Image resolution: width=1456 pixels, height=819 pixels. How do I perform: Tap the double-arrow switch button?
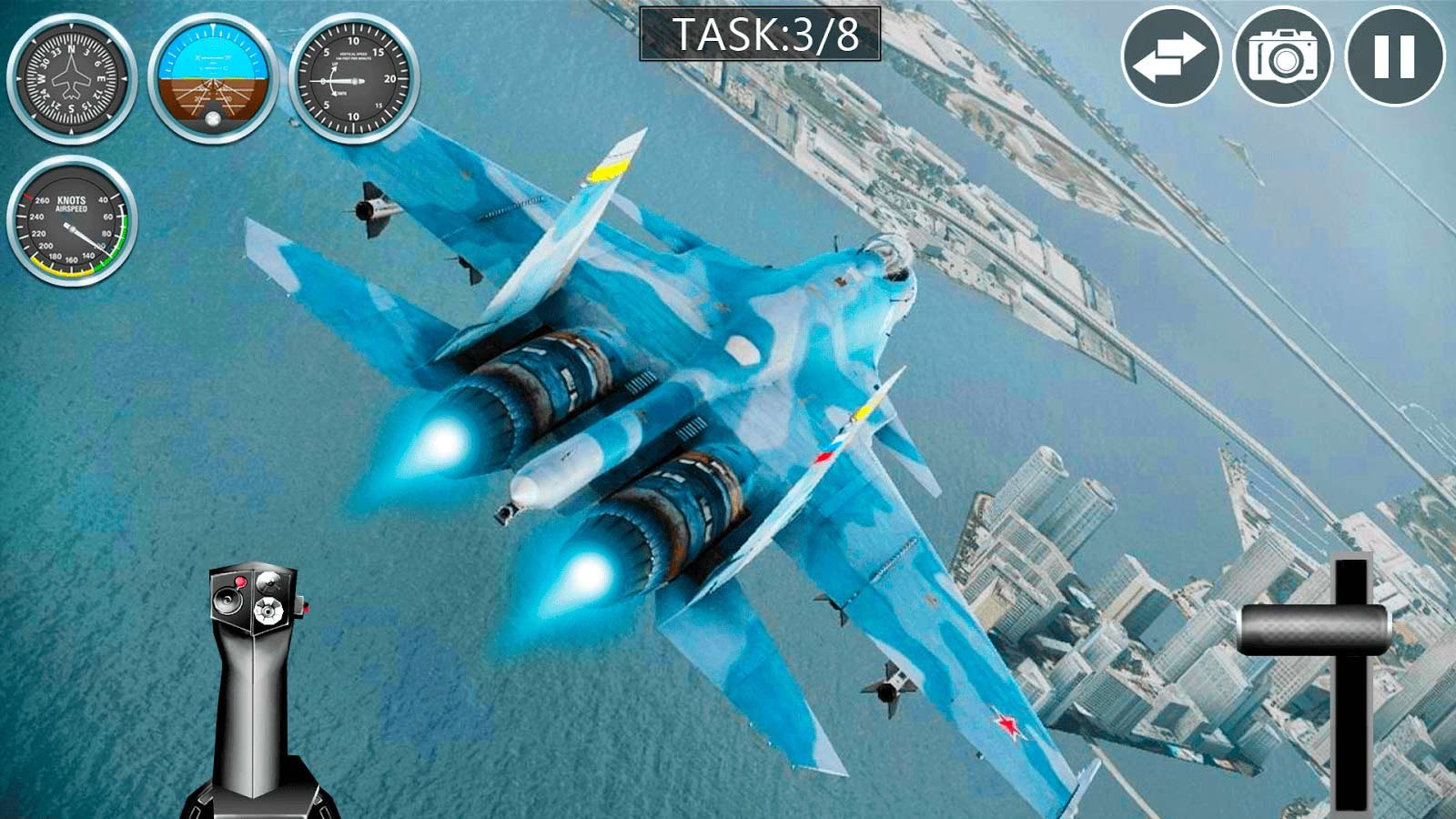tap(1170, 56)
